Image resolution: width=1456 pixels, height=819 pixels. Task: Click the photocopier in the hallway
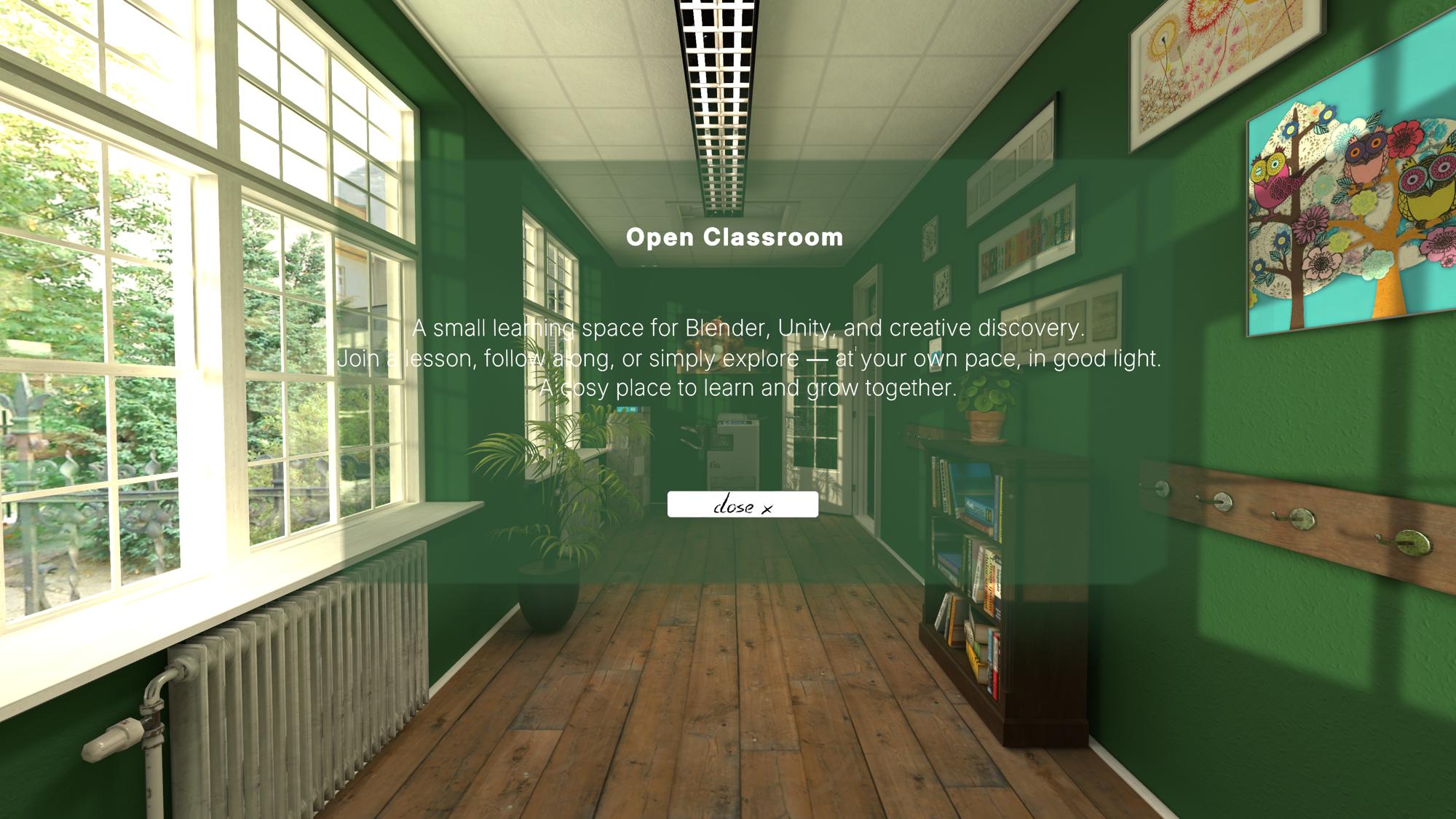click(735, 448)
